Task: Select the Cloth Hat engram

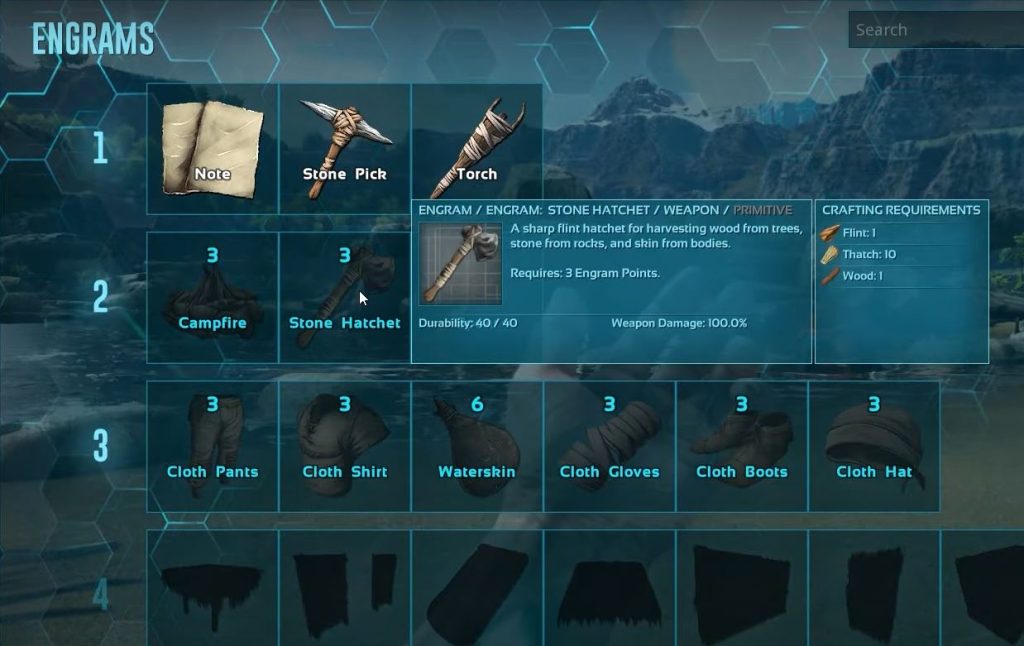Action: [x=874, y=446]
